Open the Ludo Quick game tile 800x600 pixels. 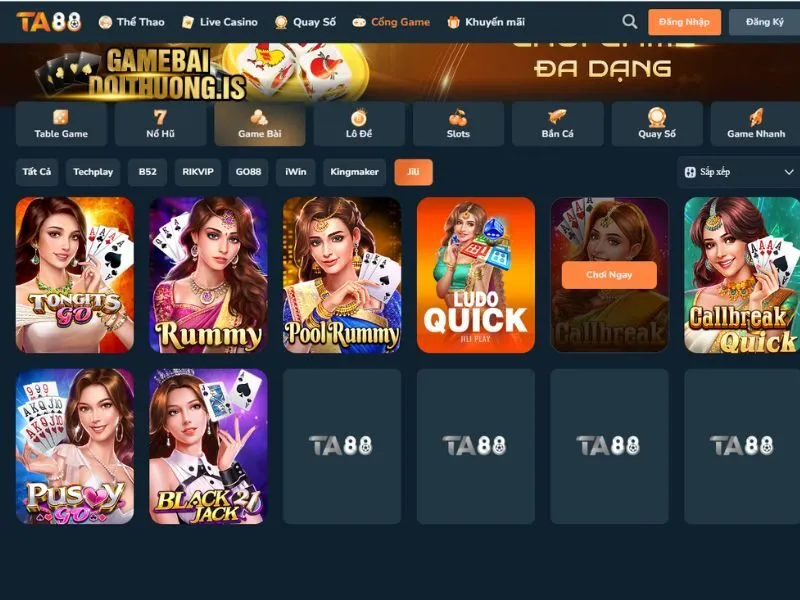click(475, 274)
